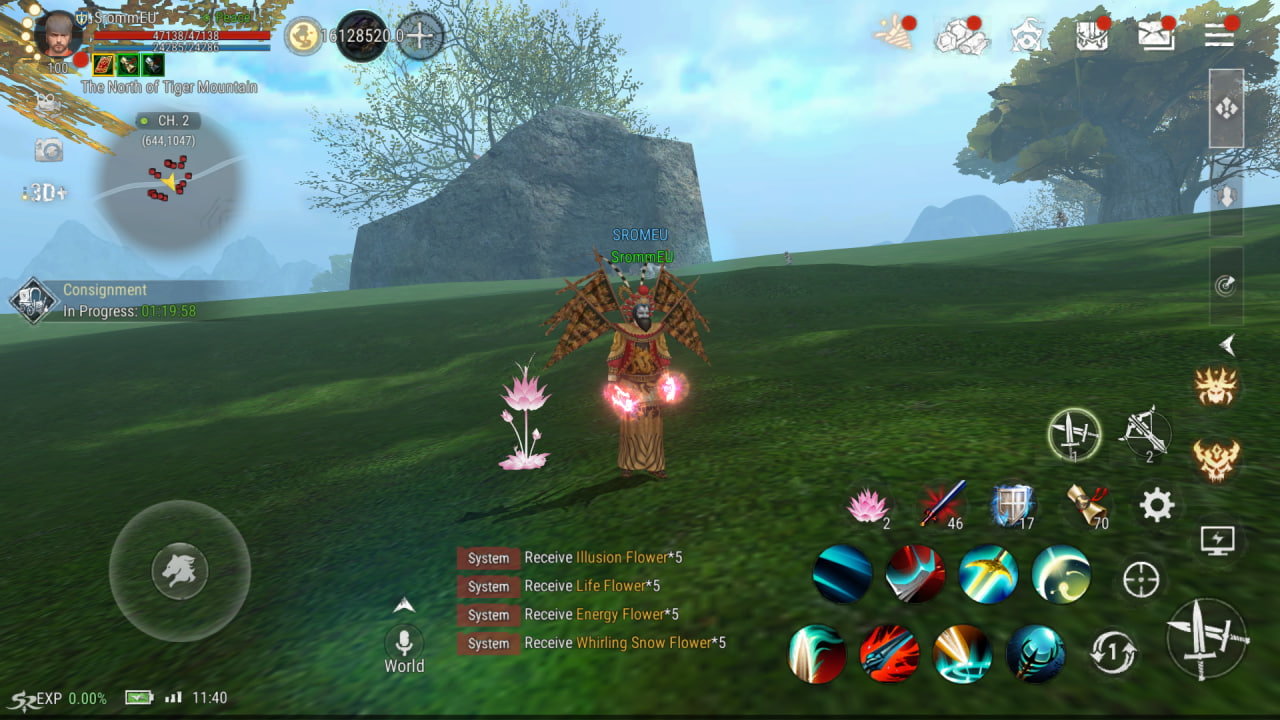This screenshot has height=720, width=1280.
Task: Use the scroll item with count 70
Action: pos(1086,506)
